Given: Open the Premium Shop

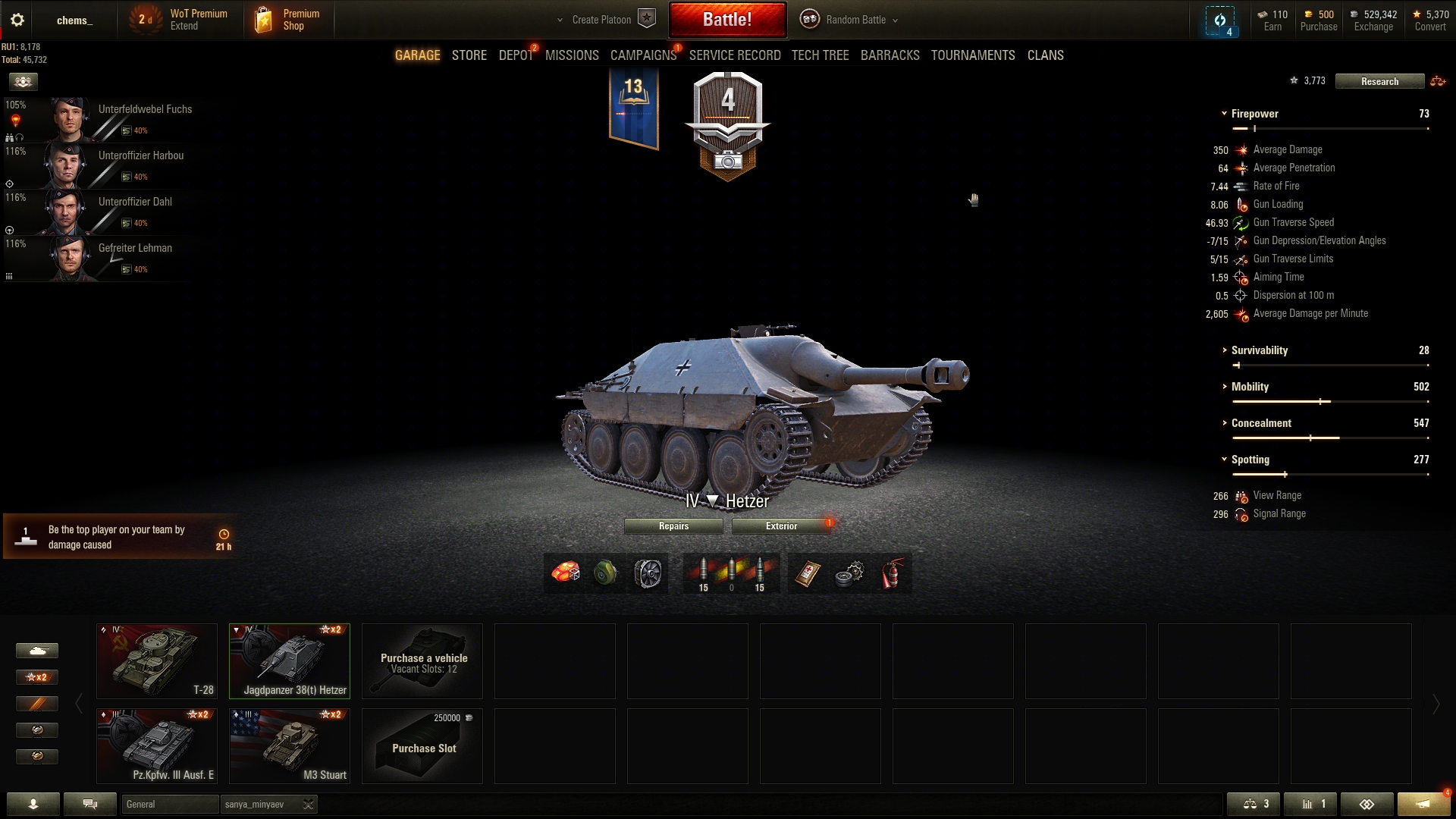Looking at the screenshot, I should (x=288, y=20).
